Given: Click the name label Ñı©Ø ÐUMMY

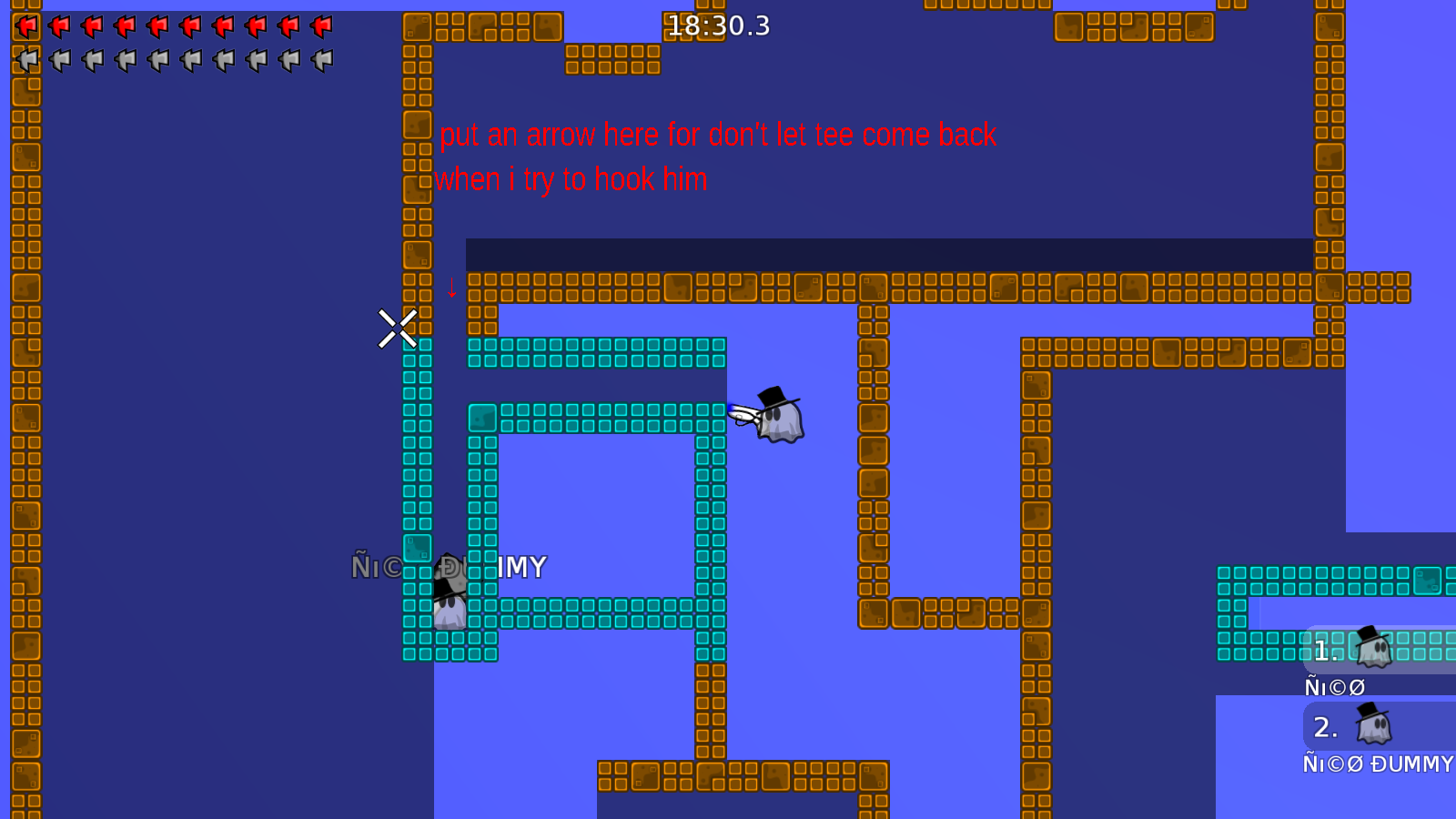Looking at the screenshot, I should 1377,764.
